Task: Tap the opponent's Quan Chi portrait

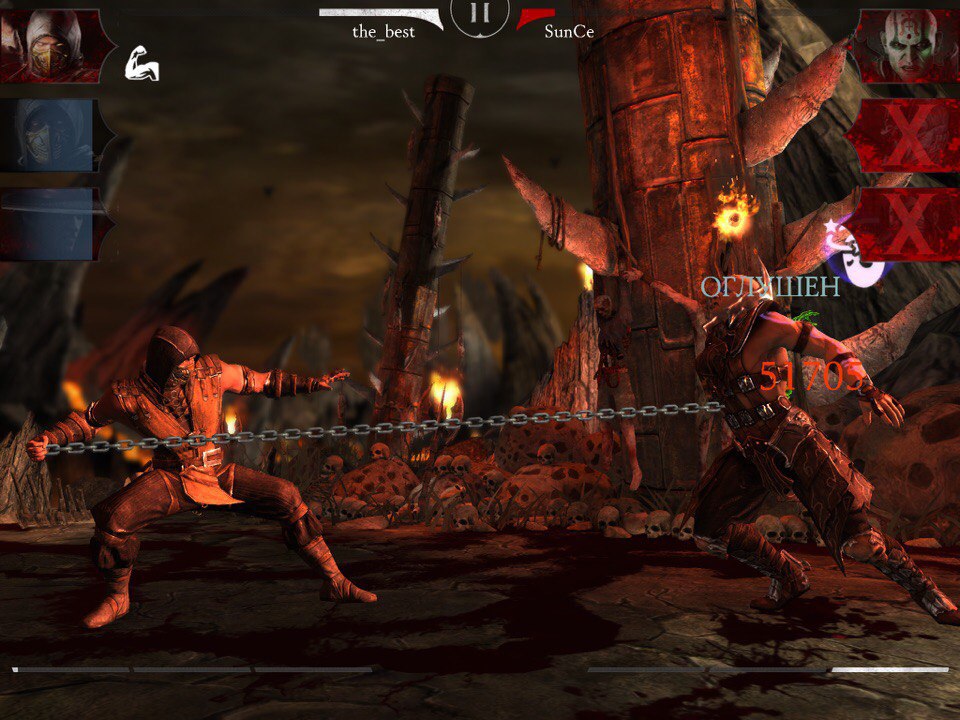Action: pyautogui.click(x=906, y=46)
